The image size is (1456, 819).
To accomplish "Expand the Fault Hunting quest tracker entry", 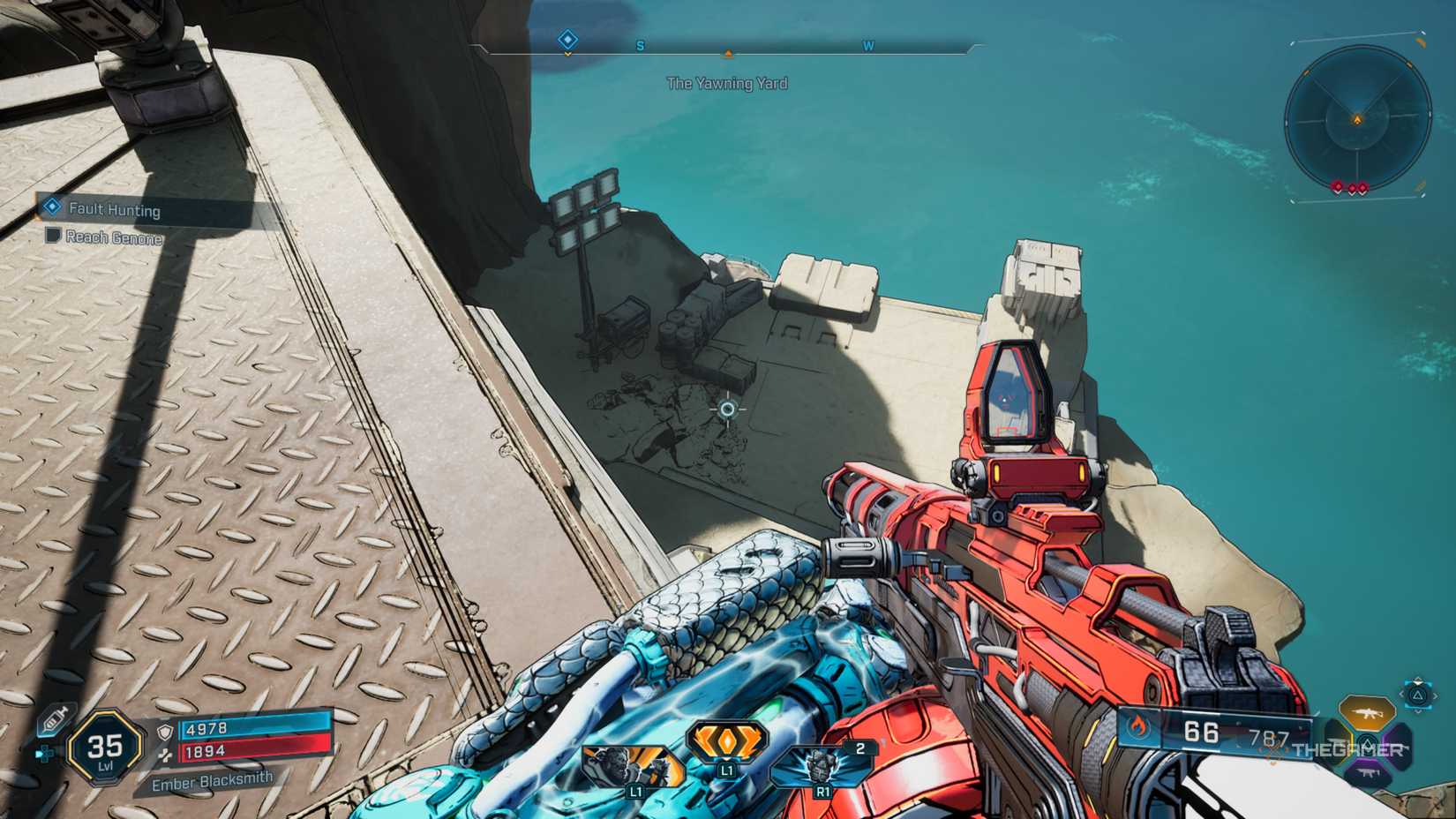I will [x=115, y=210].
